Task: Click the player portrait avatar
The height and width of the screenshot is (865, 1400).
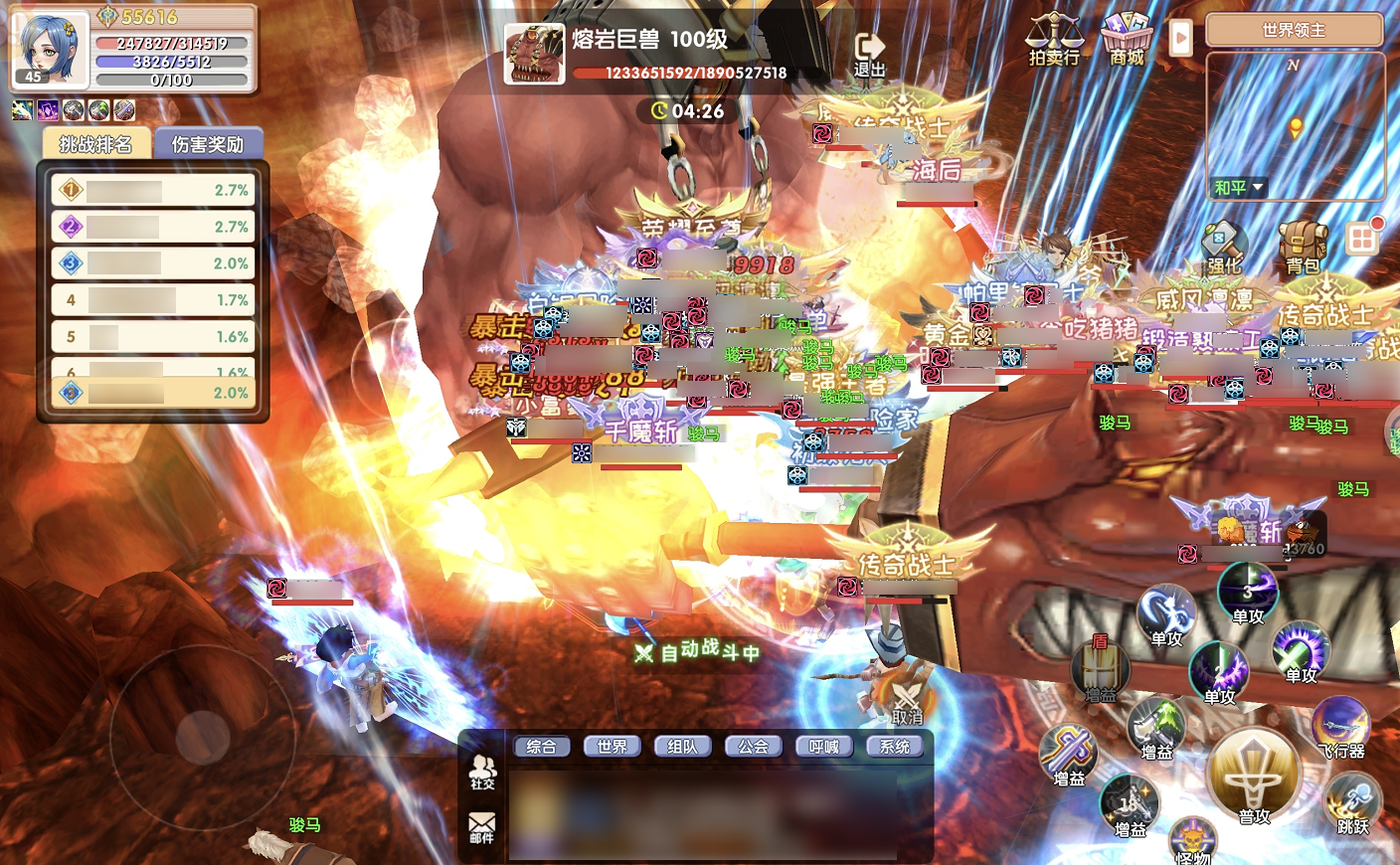Action: [x=48, y=48]
